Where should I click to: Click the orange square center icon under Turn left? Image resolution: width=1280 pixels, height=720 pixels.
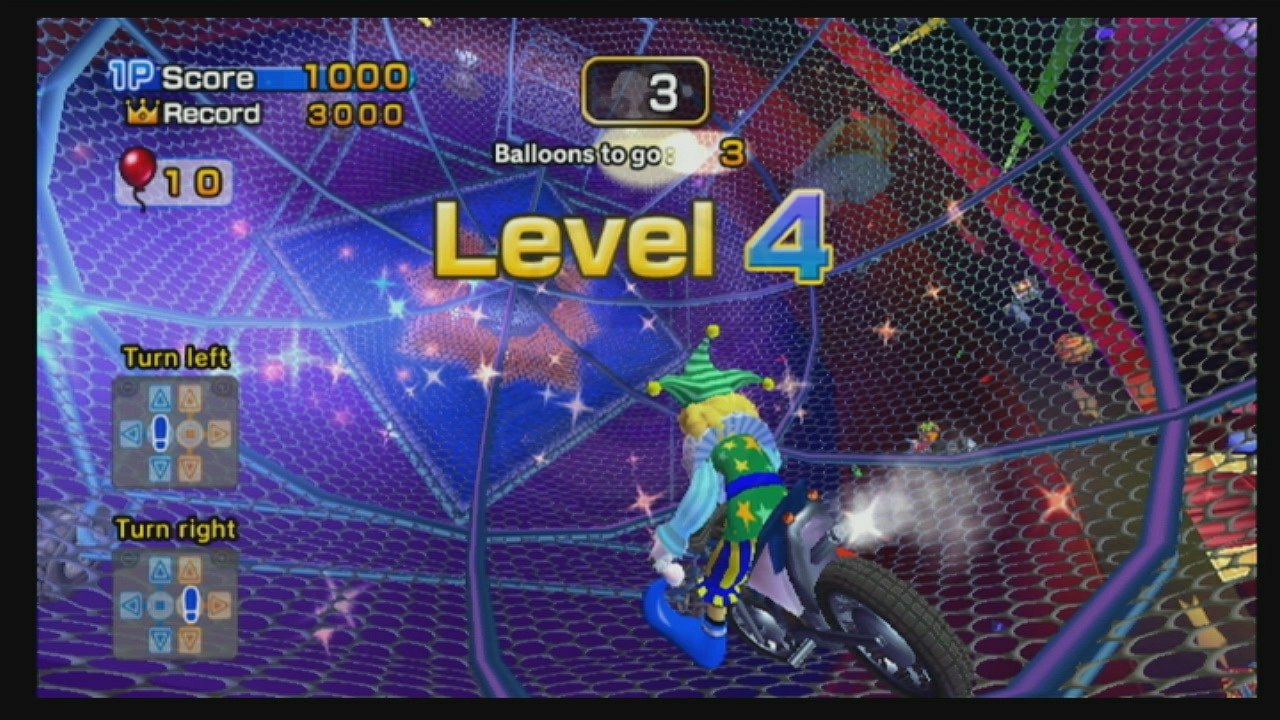[189, 432]
